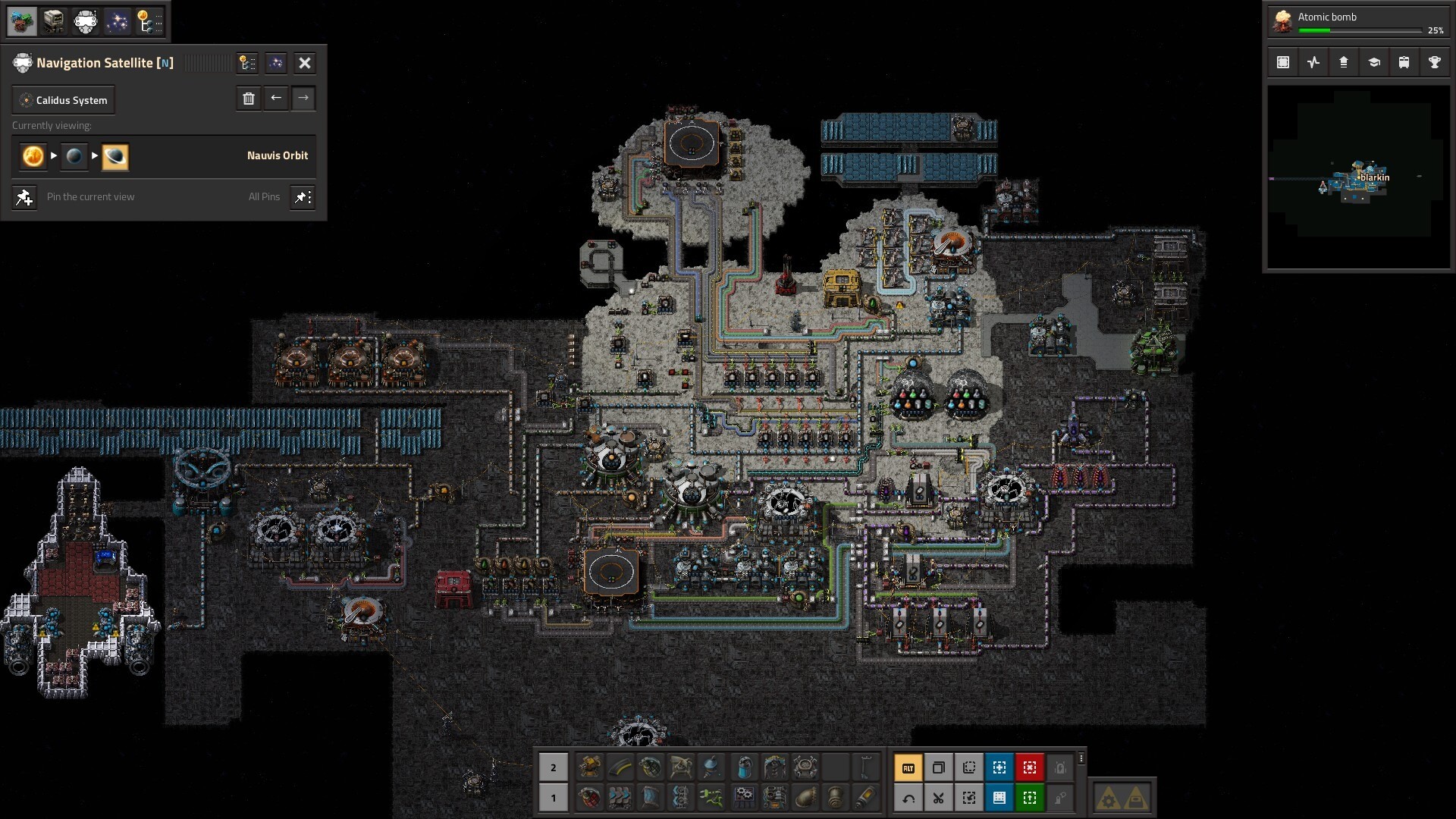Toggle the ALT info mode button

(908, 768)
